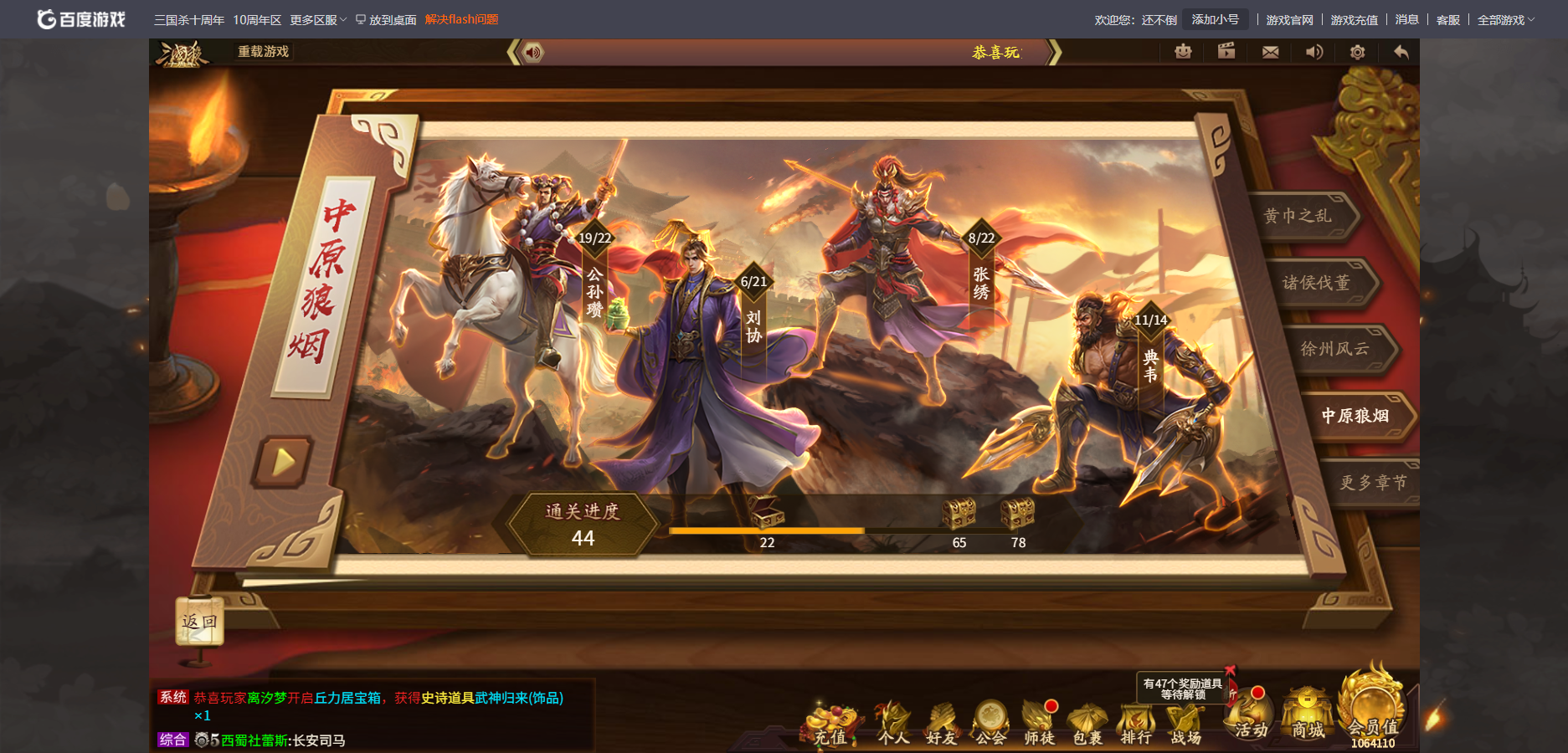Mute game audio with speaker icon

1314,52
